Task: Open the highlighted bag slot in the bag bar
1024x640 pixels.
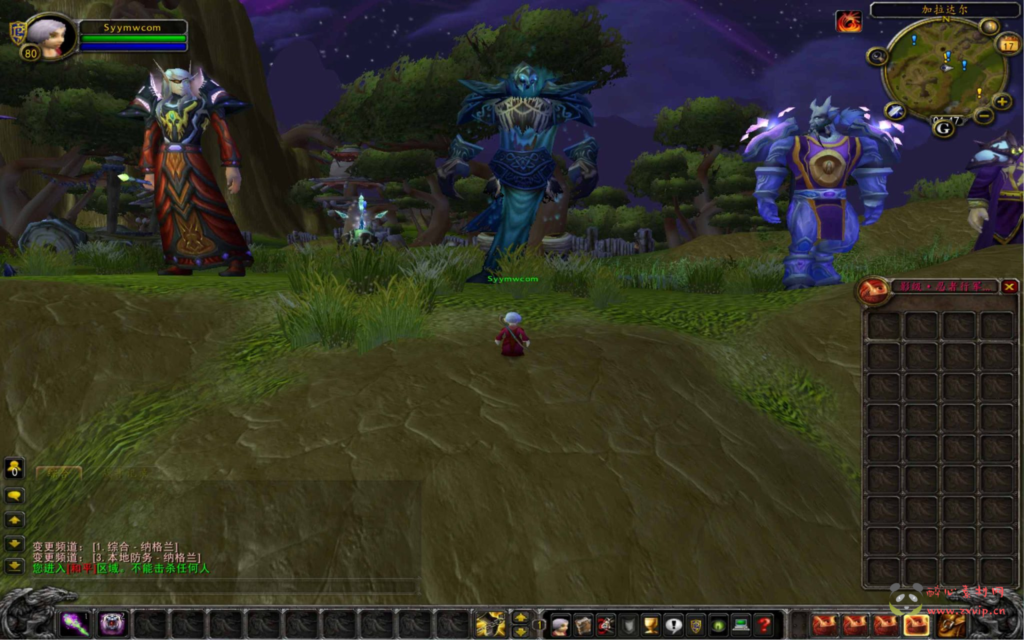Action: (916, 625)
